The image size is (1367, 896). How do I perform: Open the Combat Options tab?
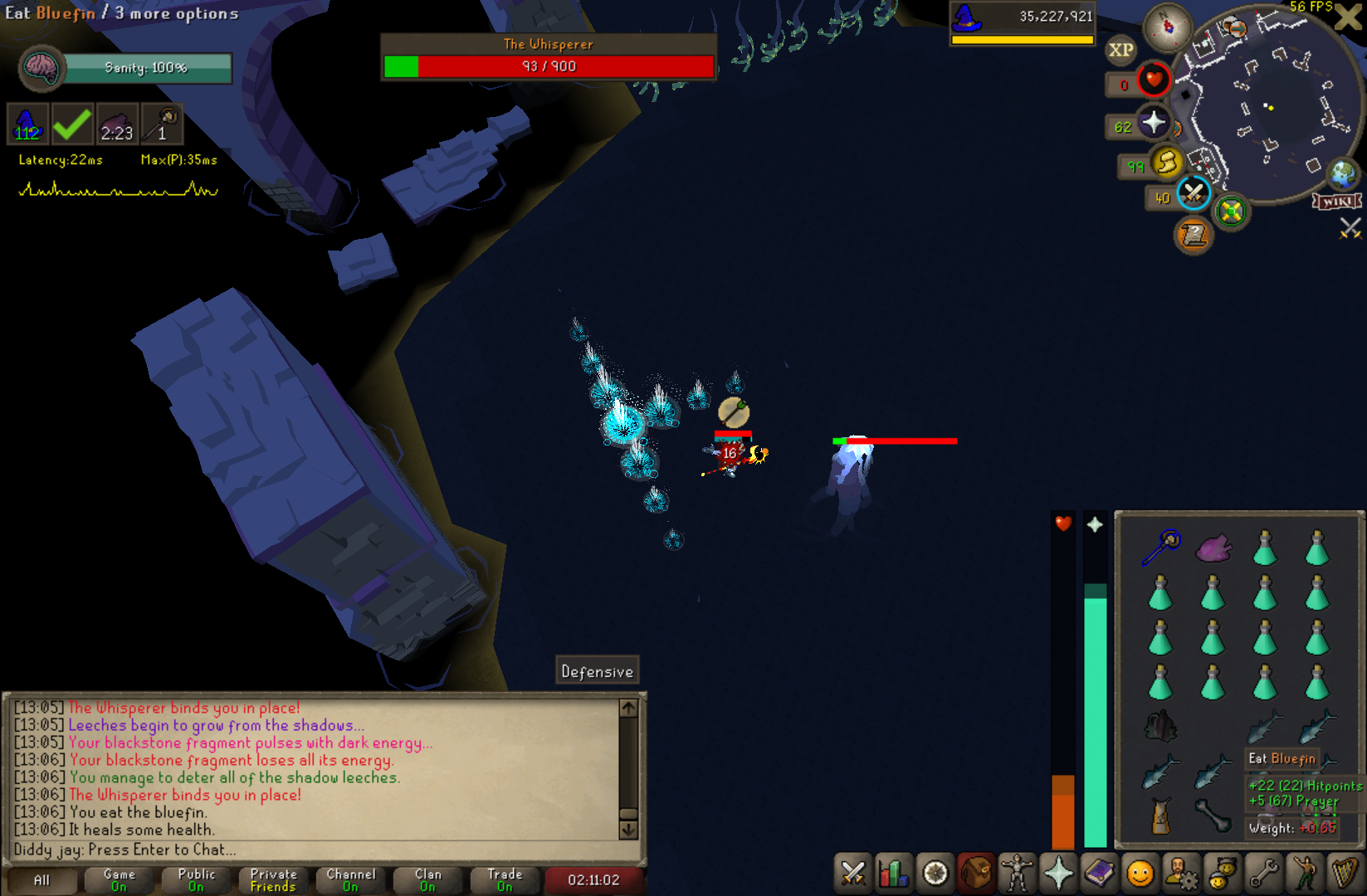[x=852, y=873]
